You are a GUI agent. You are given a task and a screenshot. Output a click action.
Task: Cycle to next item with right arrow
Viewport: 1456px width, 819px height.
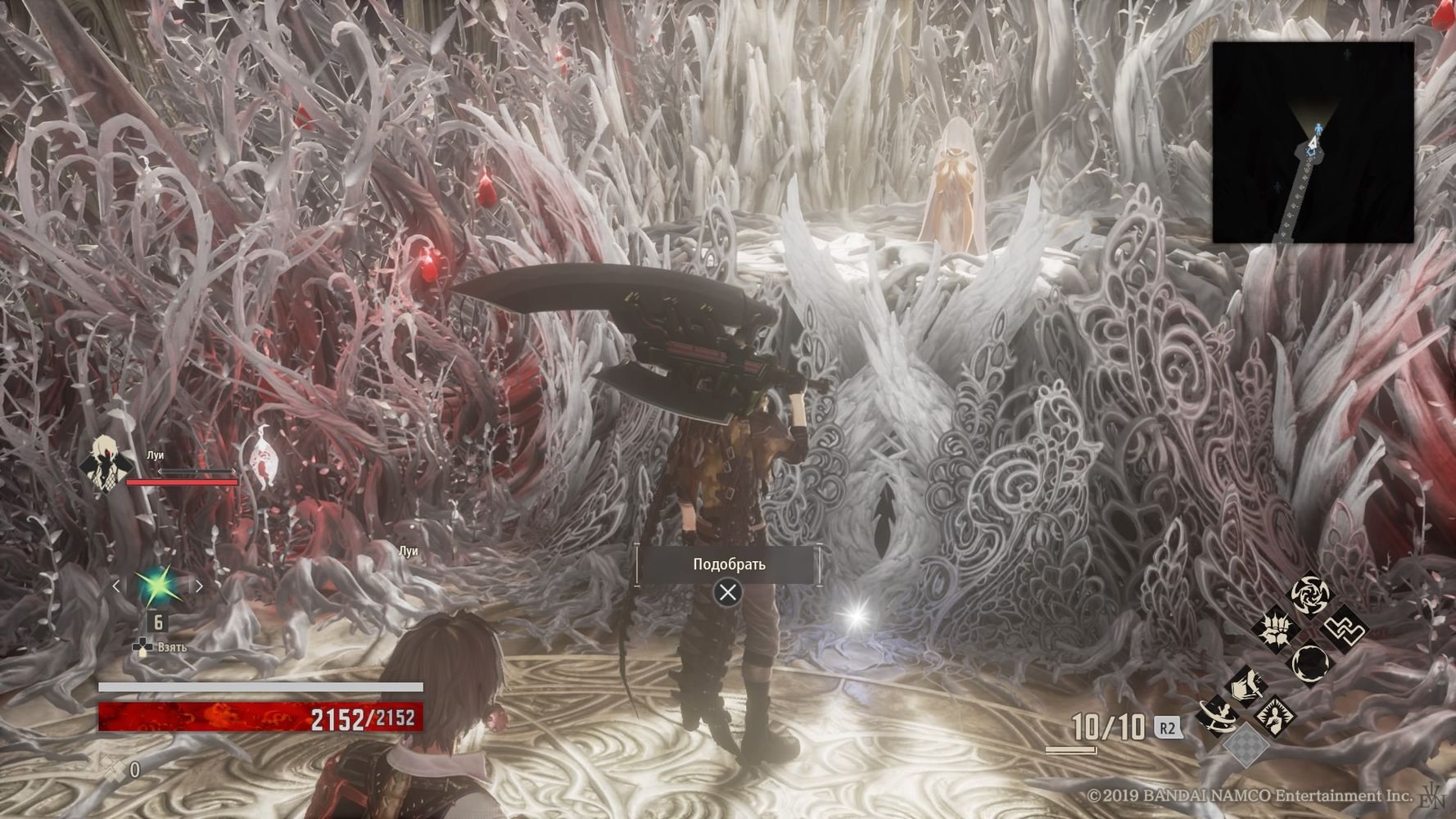198,586
